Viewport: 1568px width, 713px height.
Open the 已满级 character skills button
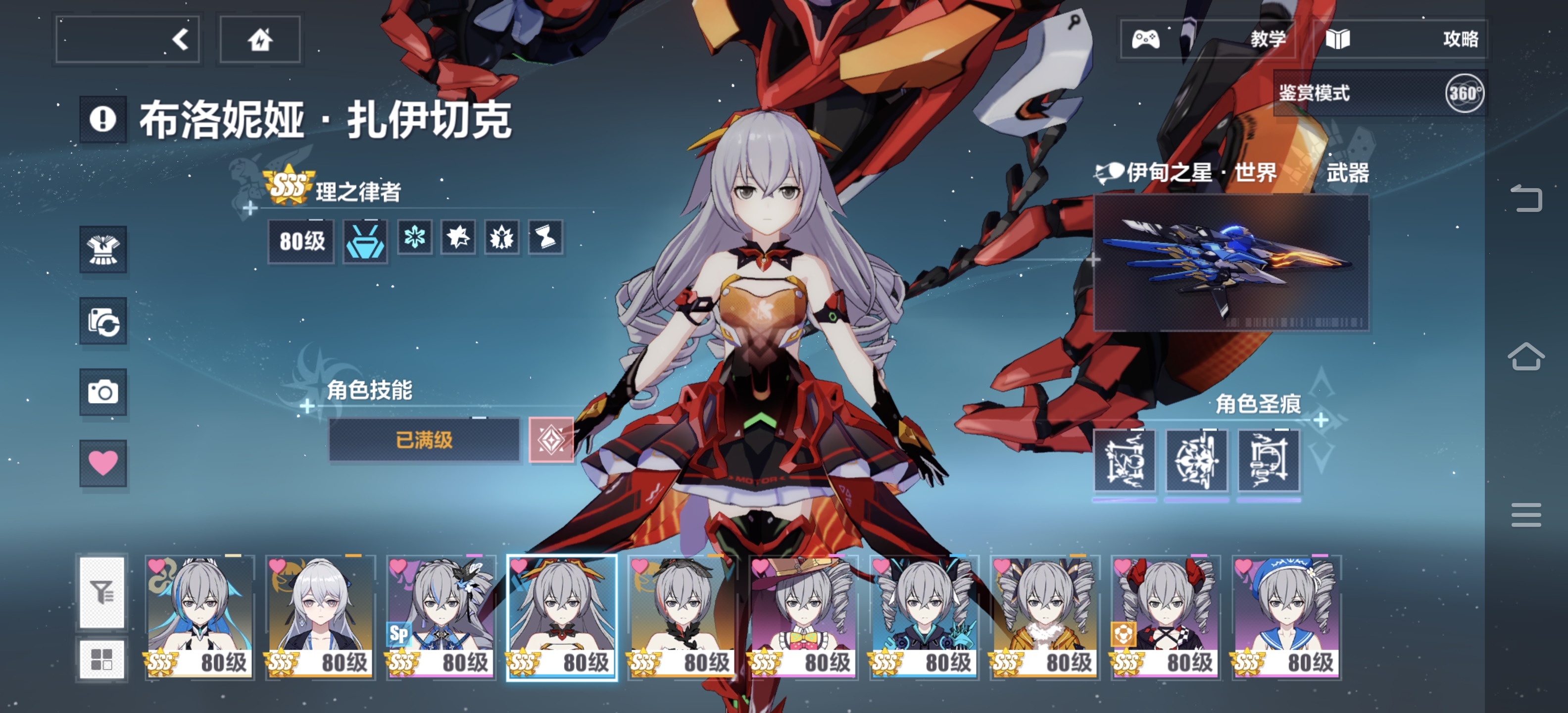(424, 440)
